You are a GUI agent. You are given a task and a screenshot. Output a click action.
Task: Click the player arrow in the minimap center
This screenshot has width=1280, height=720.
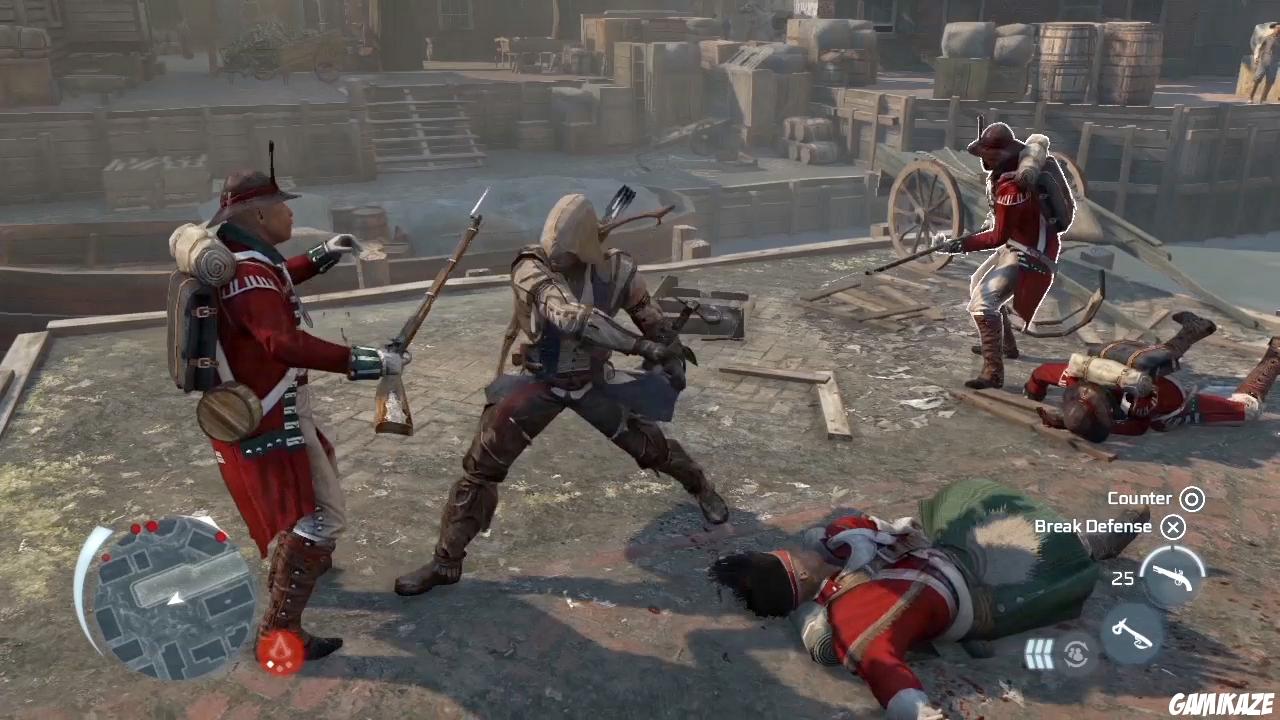coord(176,598)
